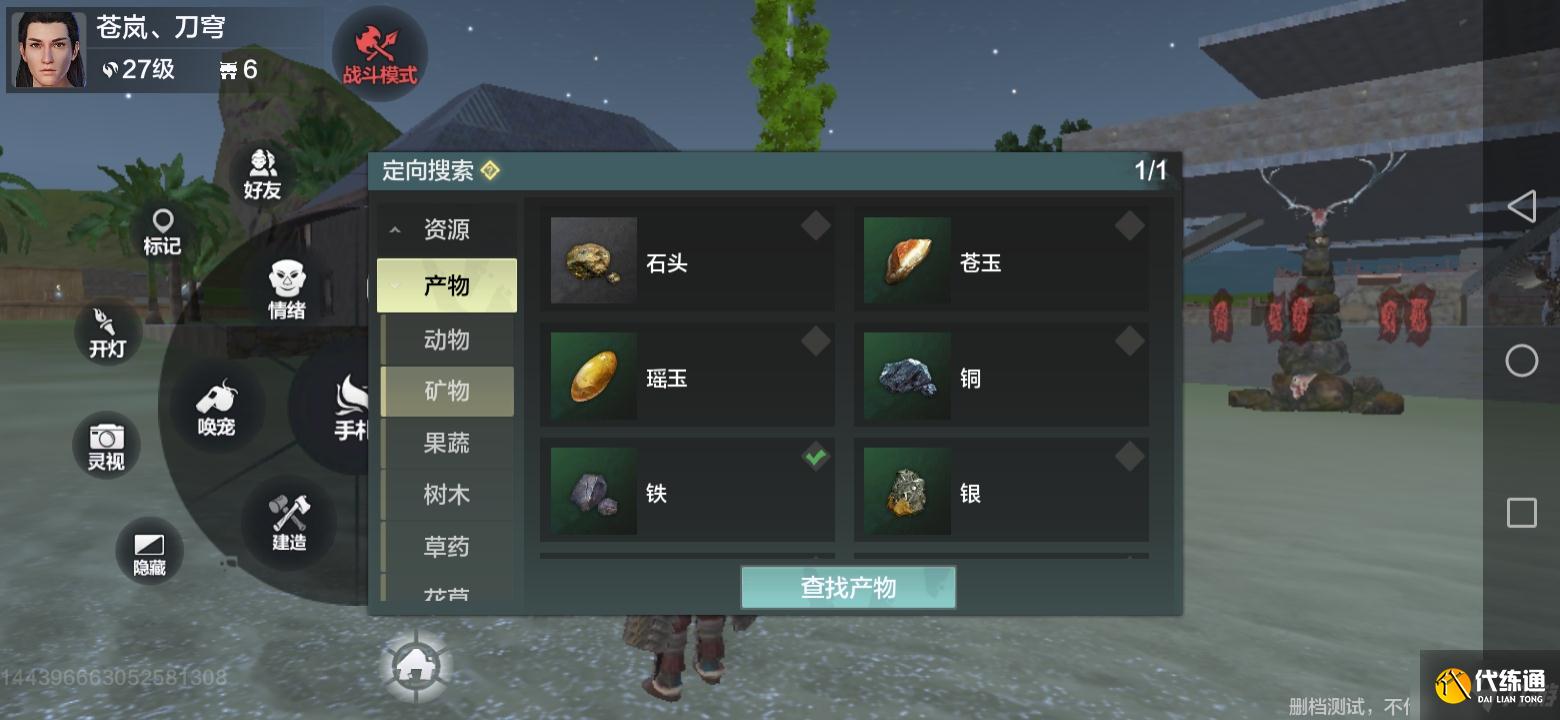The height and width of the screenshot is (720, 1560).
Task: Open the 好友 friends icon
Action: [260, 176]
